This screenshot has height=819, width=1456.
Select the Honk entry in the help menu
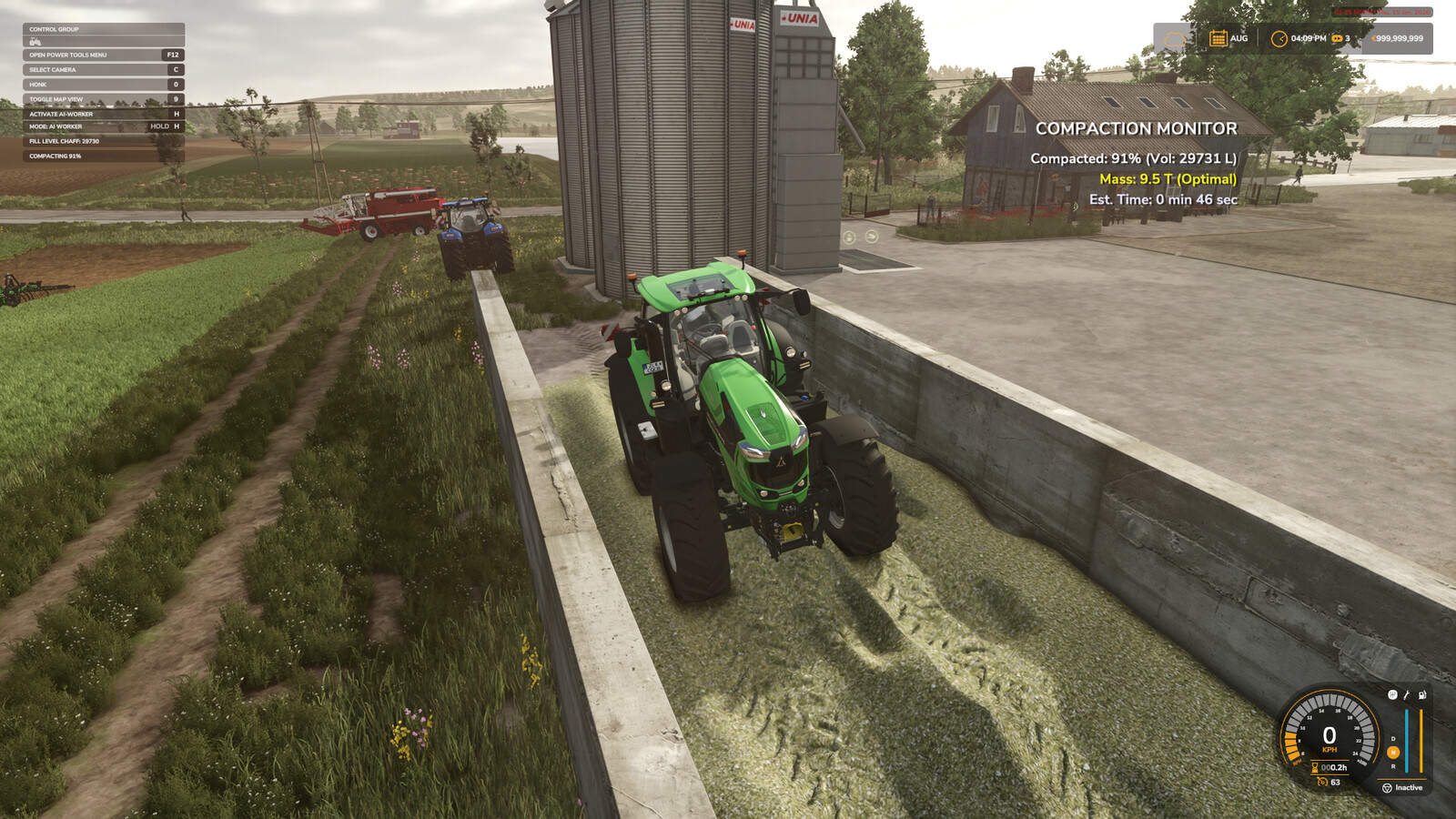[x=38, y=85]
